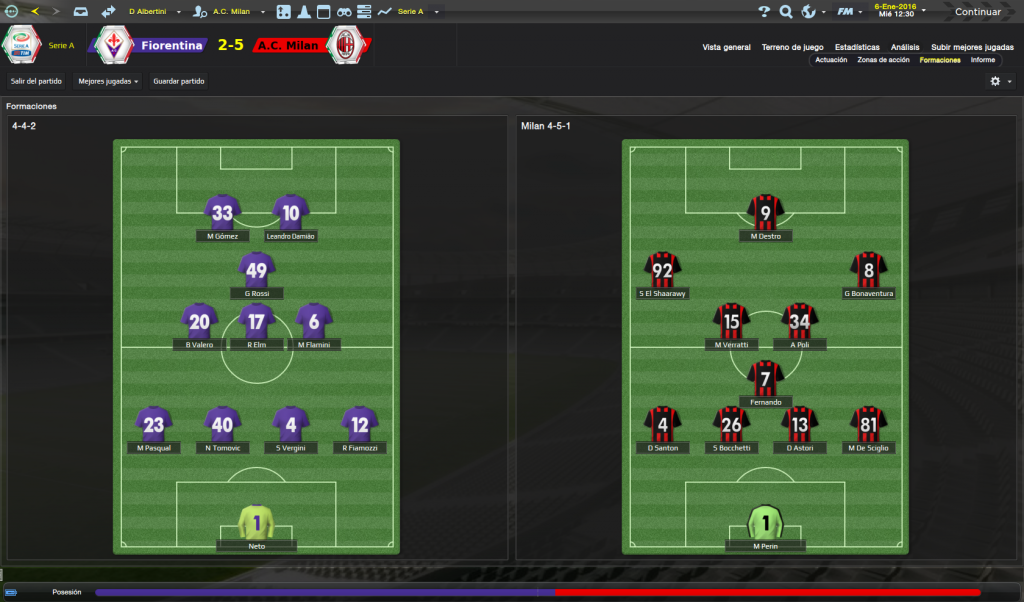
Task: Open the gear settings dropdown
Action: pyautogui.click(x=1000, y=81)
